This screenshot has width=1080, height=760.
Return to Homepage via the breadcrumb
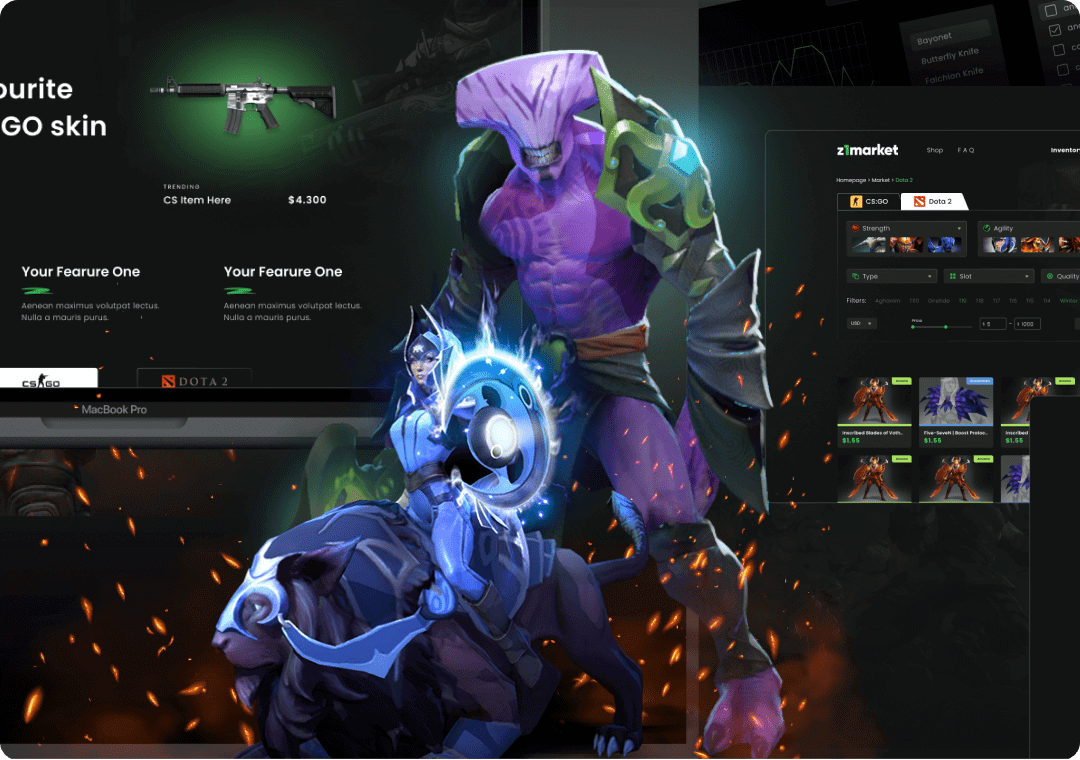point(853,179)
